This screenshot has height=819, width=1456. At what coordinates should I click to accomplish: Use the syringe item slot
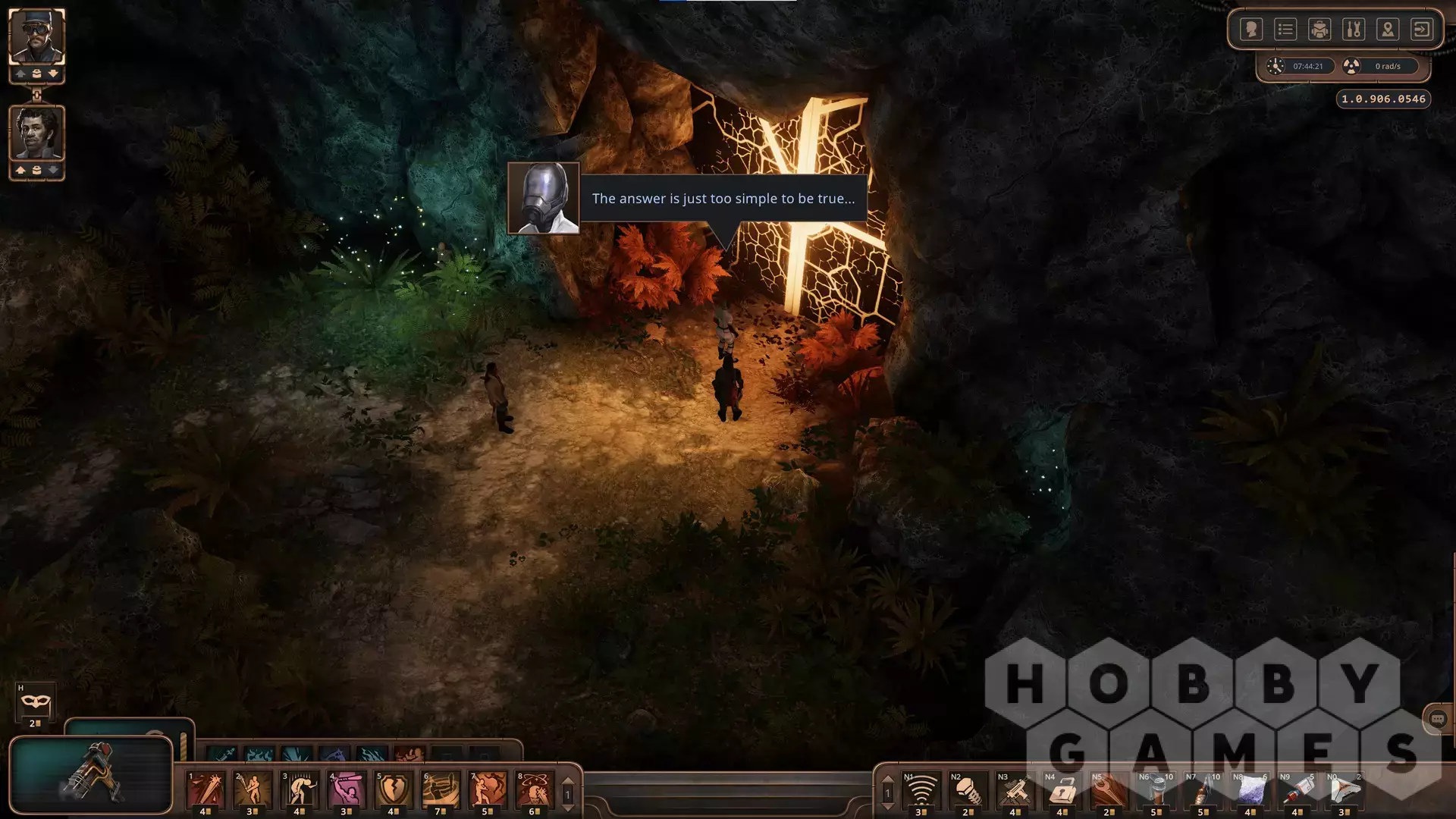(1298, 790)
